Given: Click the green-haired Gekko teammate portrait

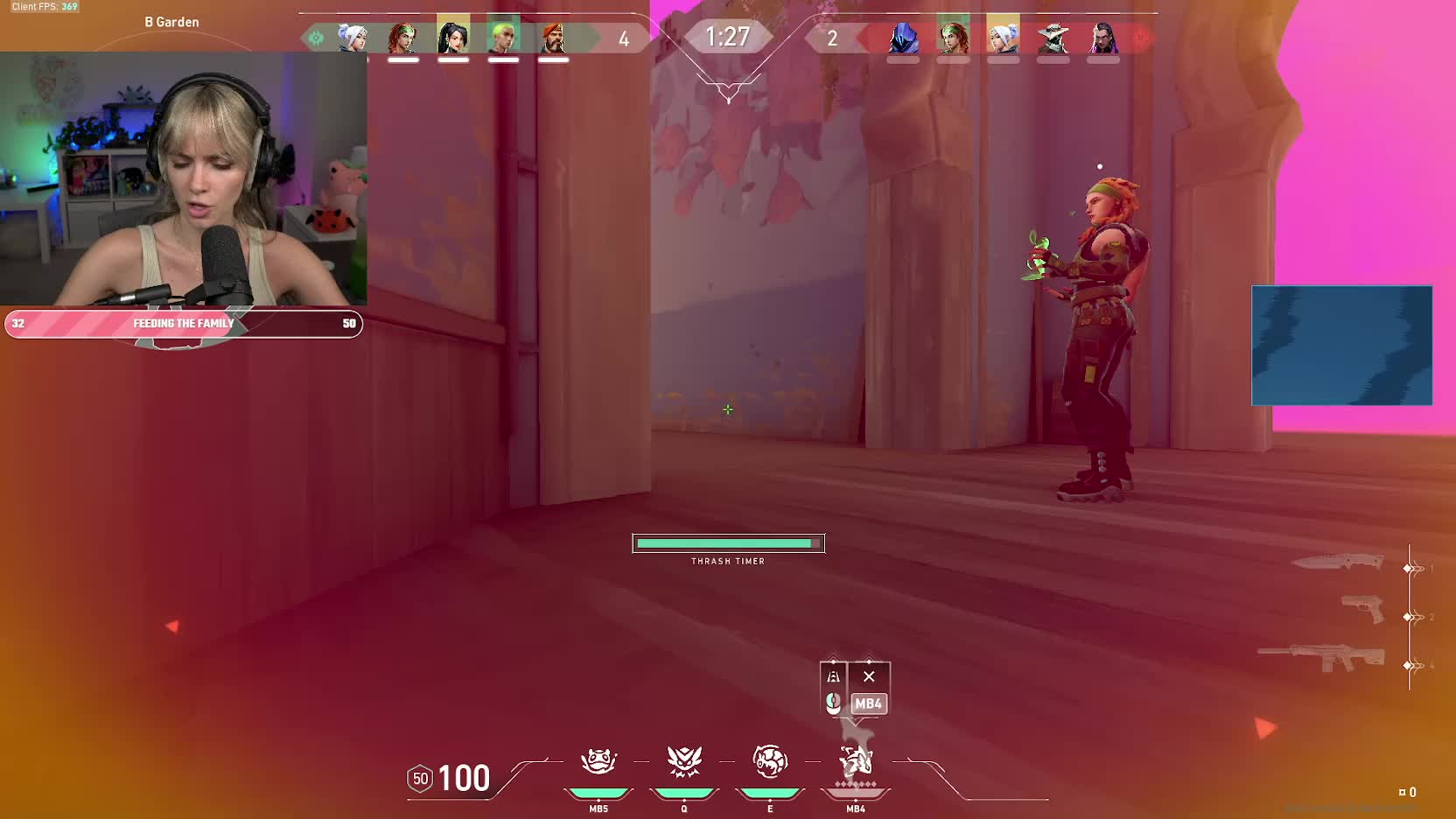Looking at the screenshot, I should 503,37.
